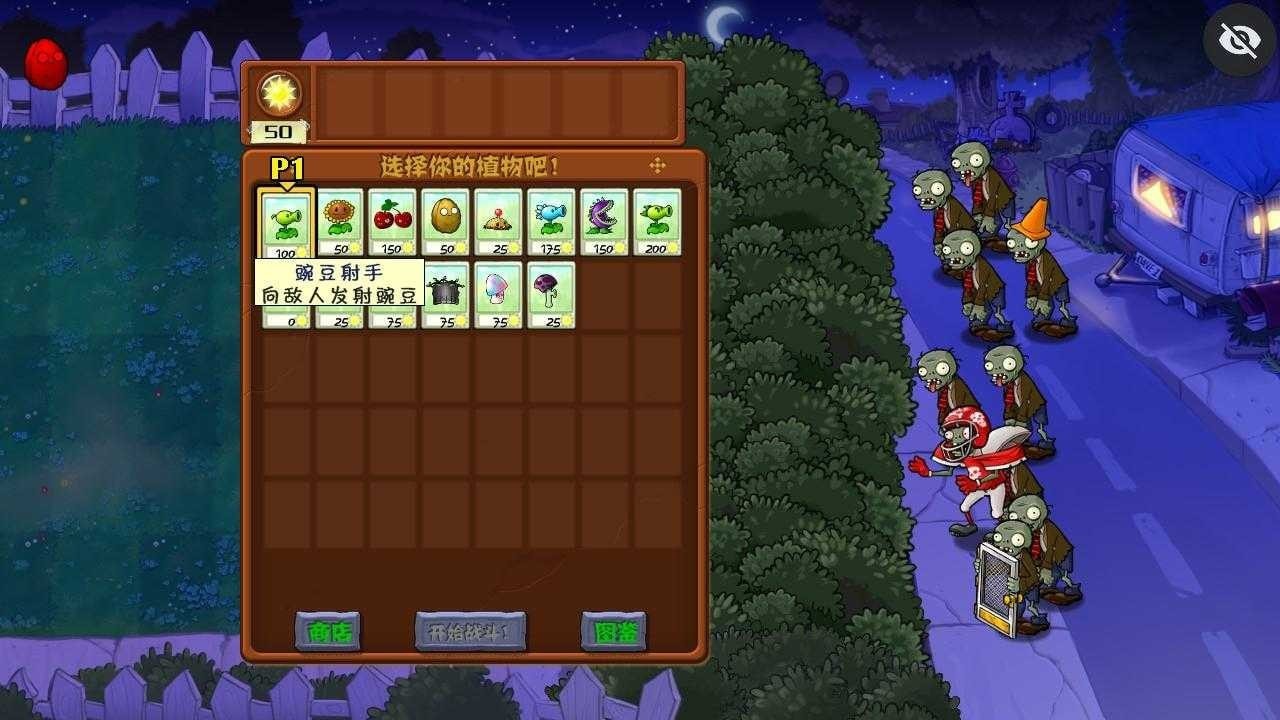Open the shop via the 商店 button
This screenshot has height=720, width=1280.
point(330,633)
